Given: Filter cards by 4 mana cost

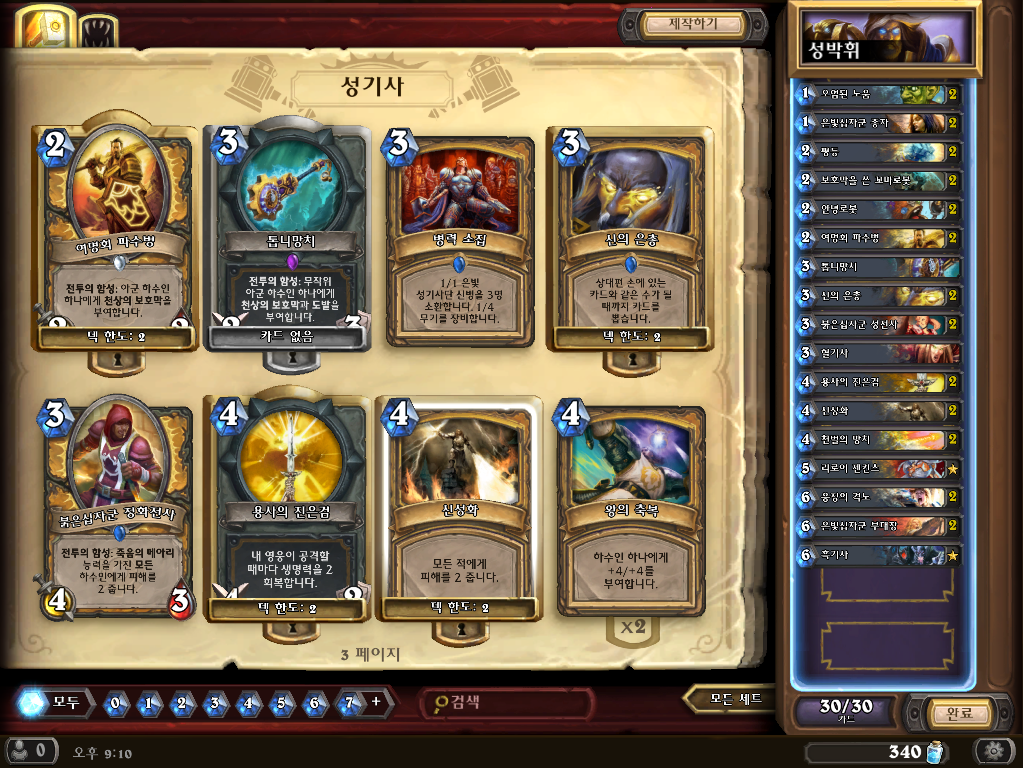Looking at the screenshot, I should pos(248,702).
